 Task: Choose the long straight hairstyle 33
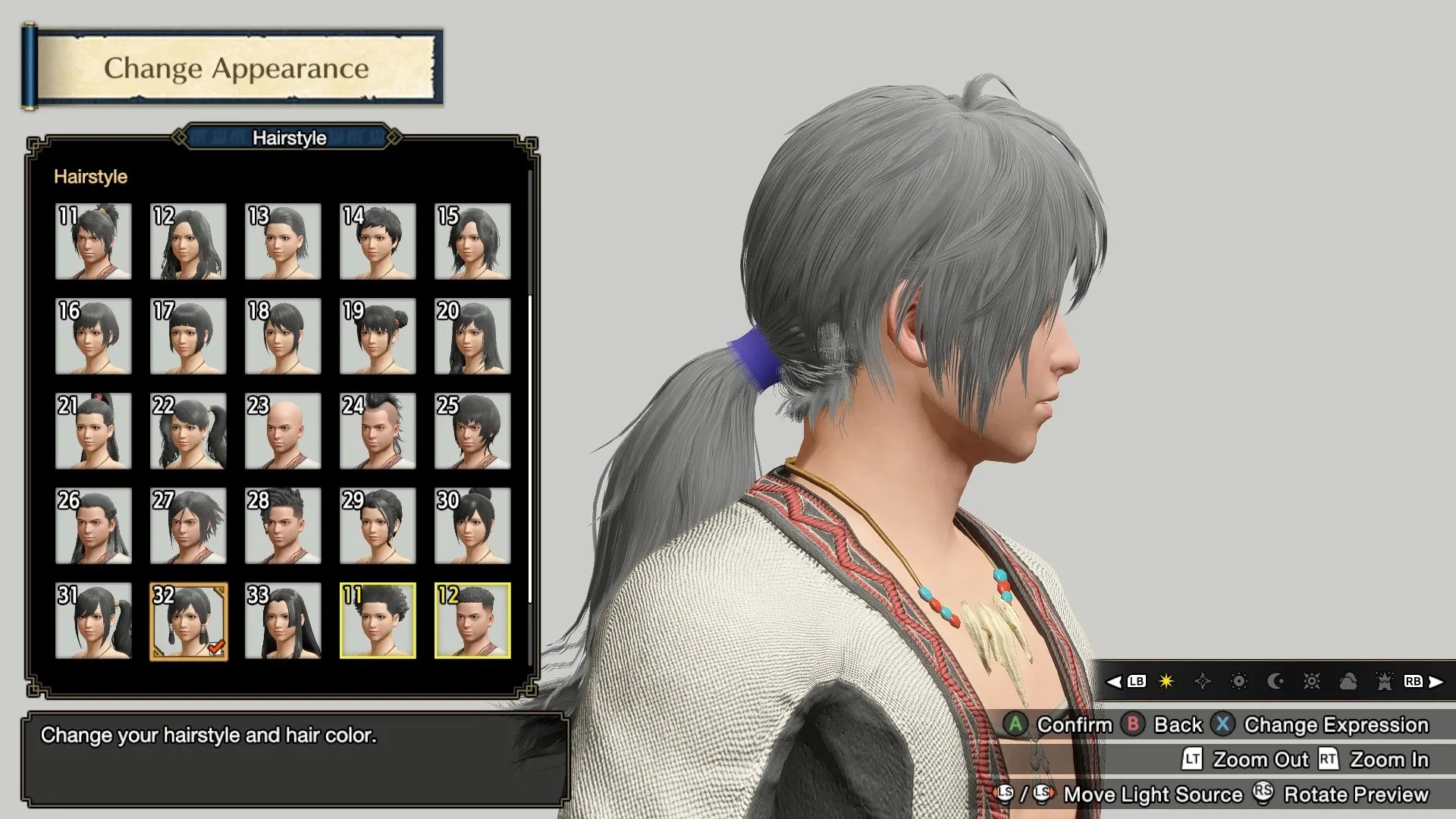pyautogui.click(x=283, y=620)
